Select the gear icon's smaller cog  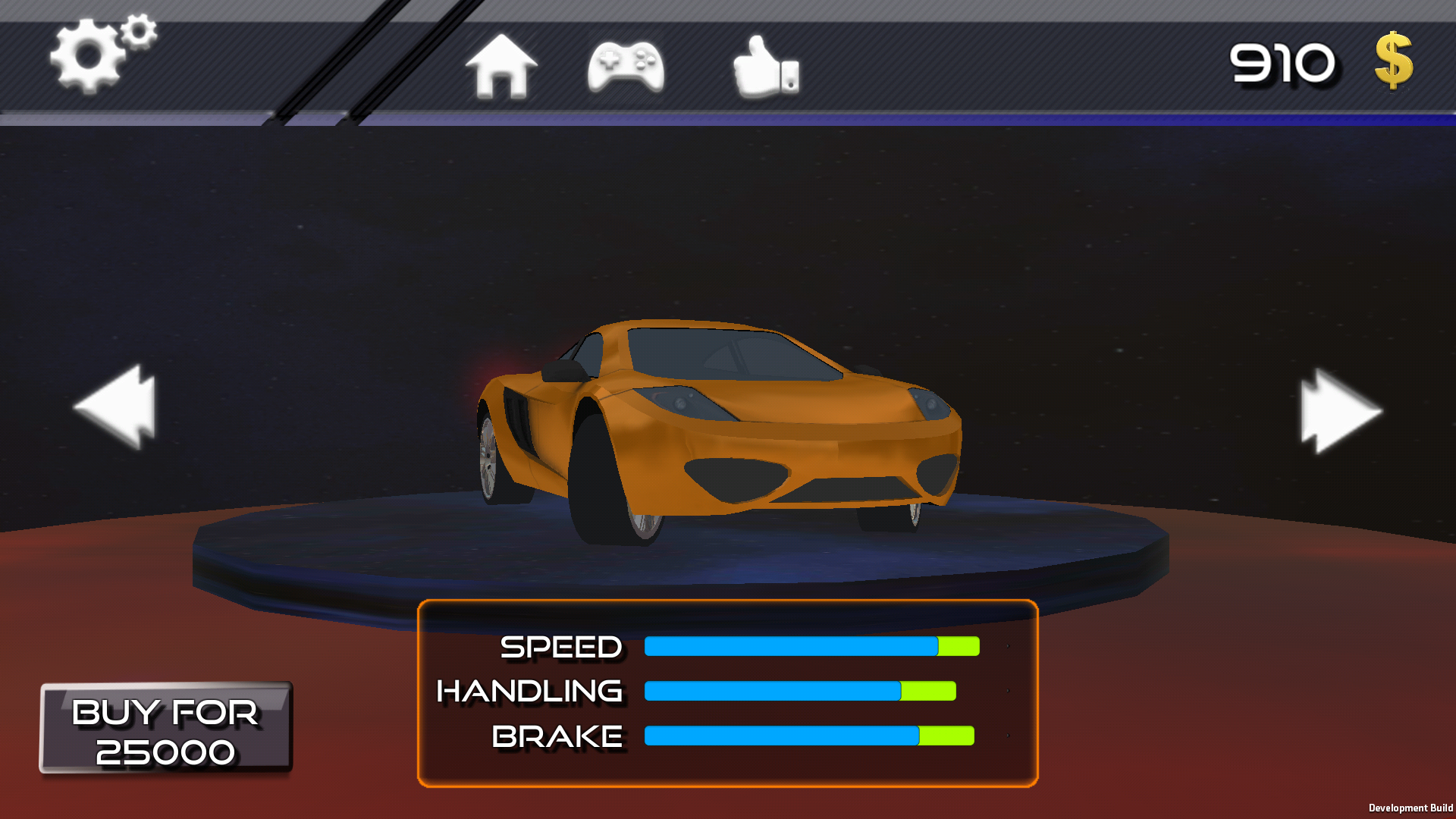tap(137, 32)
